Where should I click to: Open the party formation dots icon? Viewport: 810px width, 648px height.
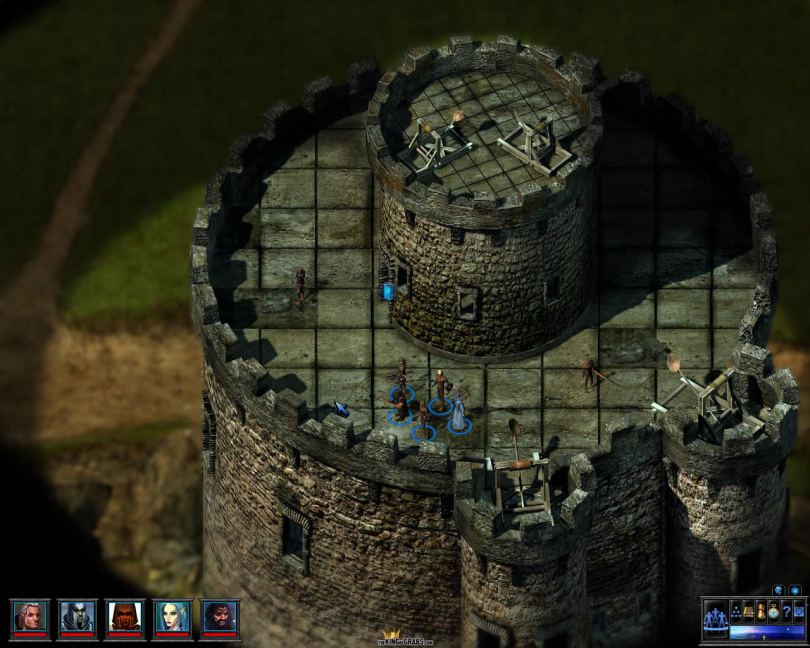[x=736, y=611]
